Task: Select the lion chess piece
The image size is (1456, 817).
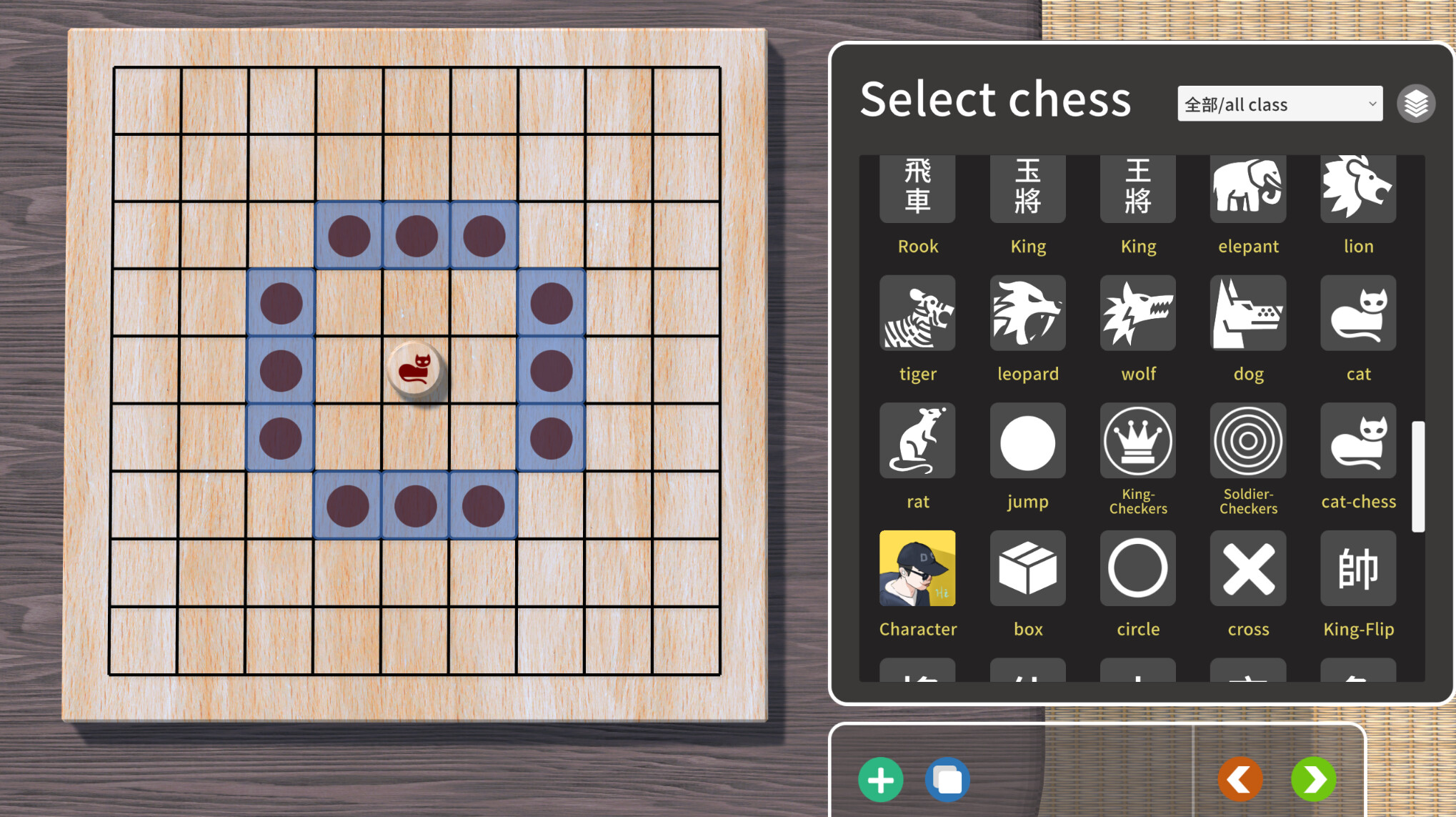Action: coord(1358,188)
